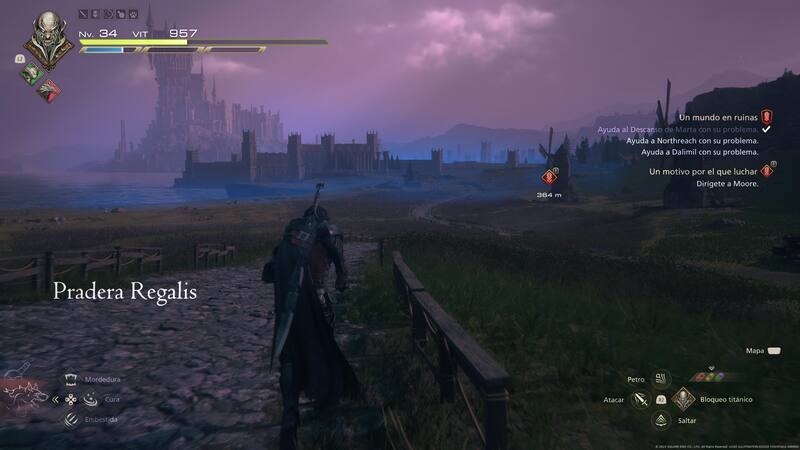Switch to the red Eikon icon
This screenshot has height=450, width=800.
tap(47, 89)
